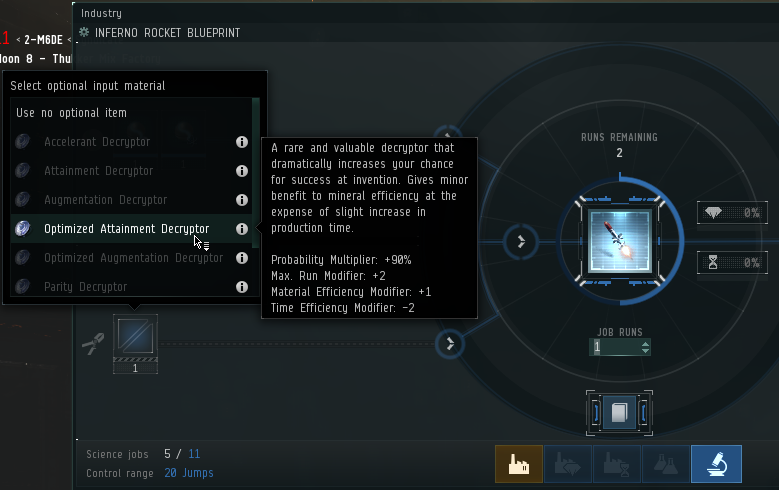Image resolution: width=779 pixels, height=490 pixels.
Task: Pick the Parity Decryptor entry
Action: (x=85, y=287)
